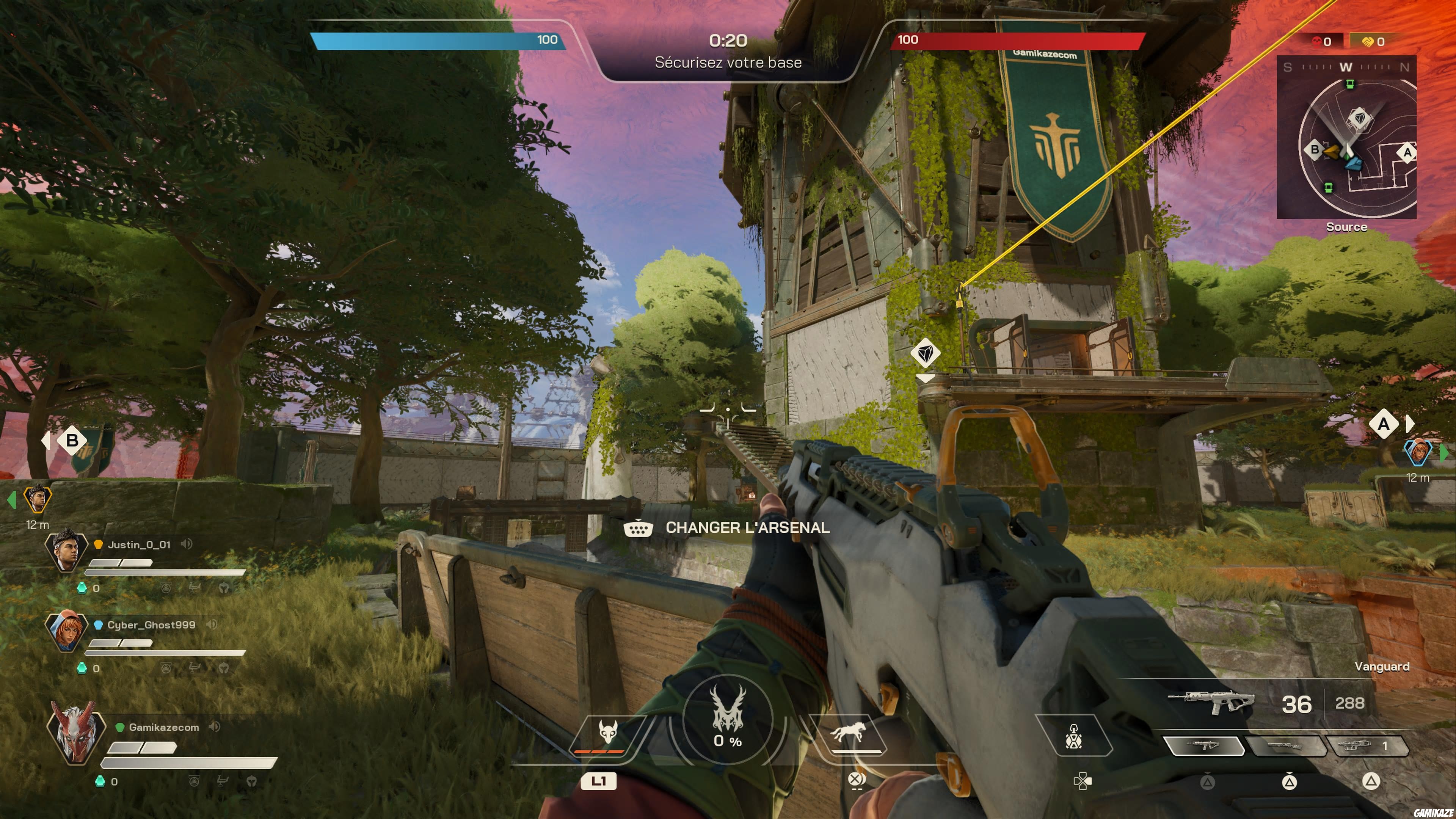Open the circular minimap
This screenshot has width=1456, height=819.
[x=1346, y=137]
